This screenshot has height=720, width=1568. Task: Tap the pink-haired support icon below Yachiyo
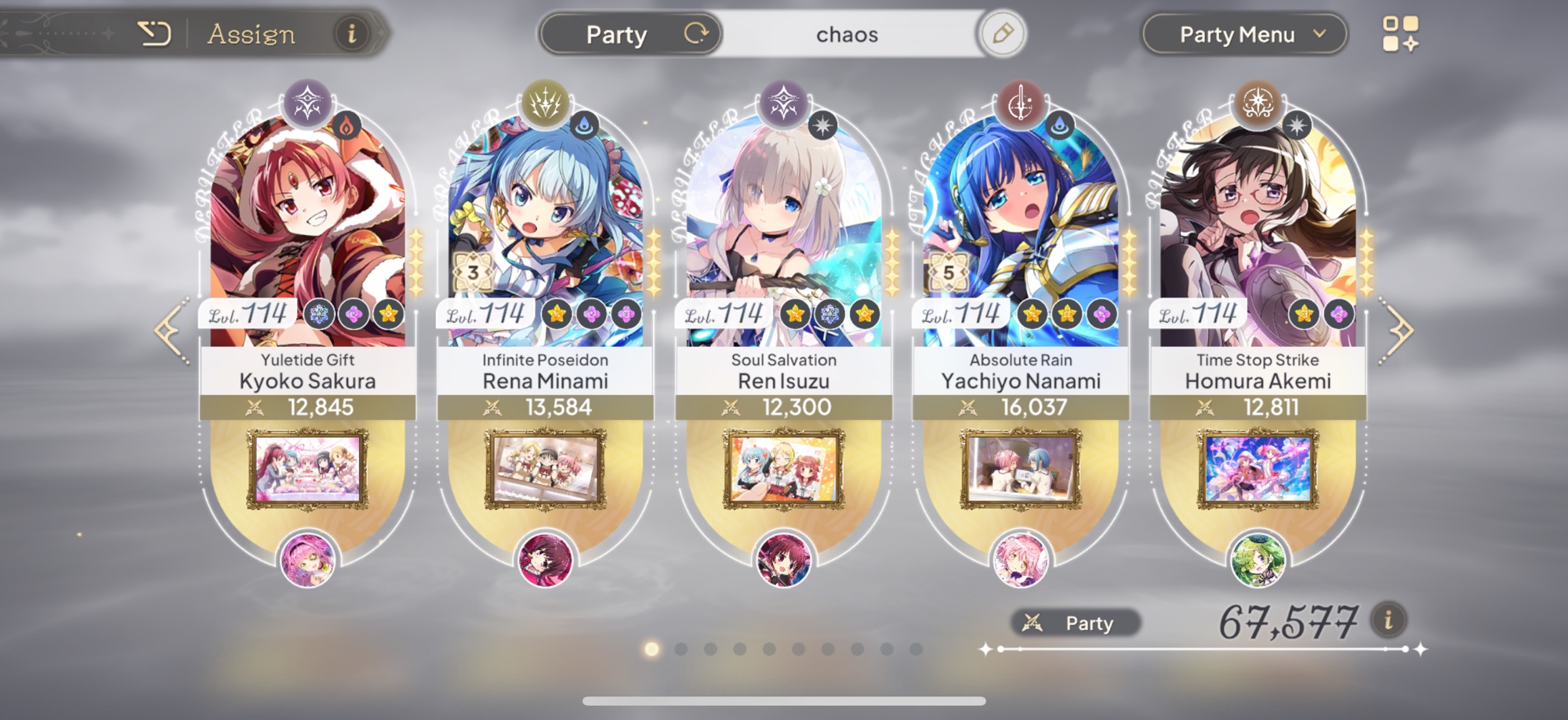point(1020,560)
